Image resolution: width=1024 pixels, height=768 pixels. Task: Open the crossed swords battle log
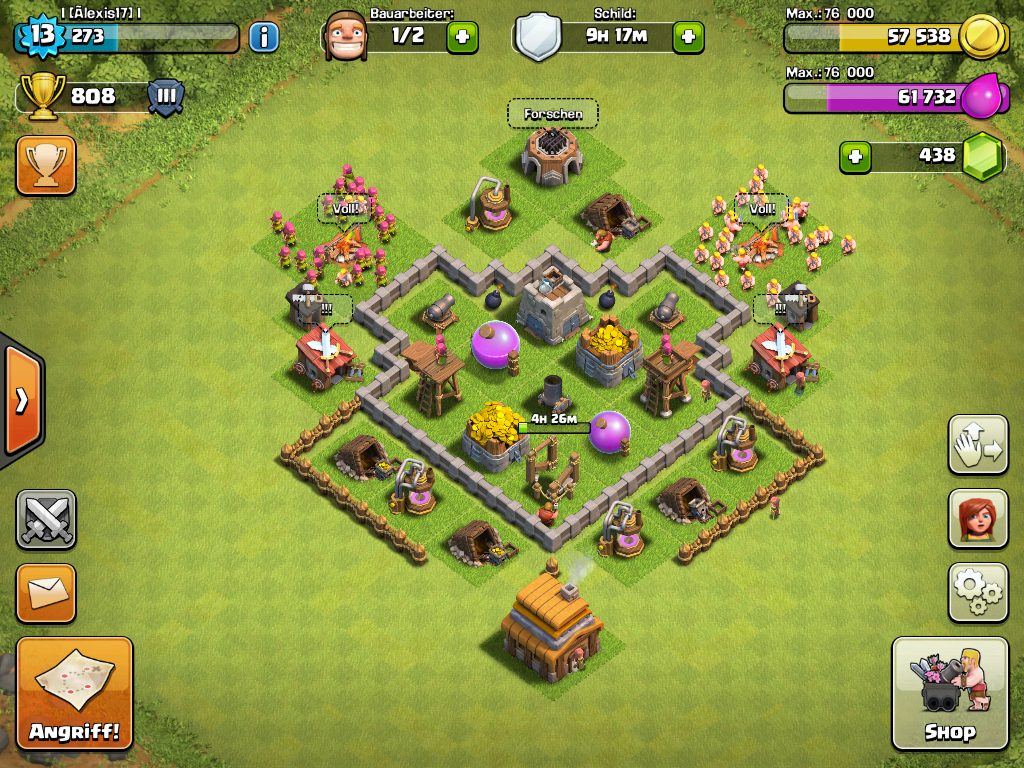(x=45, y=519)
